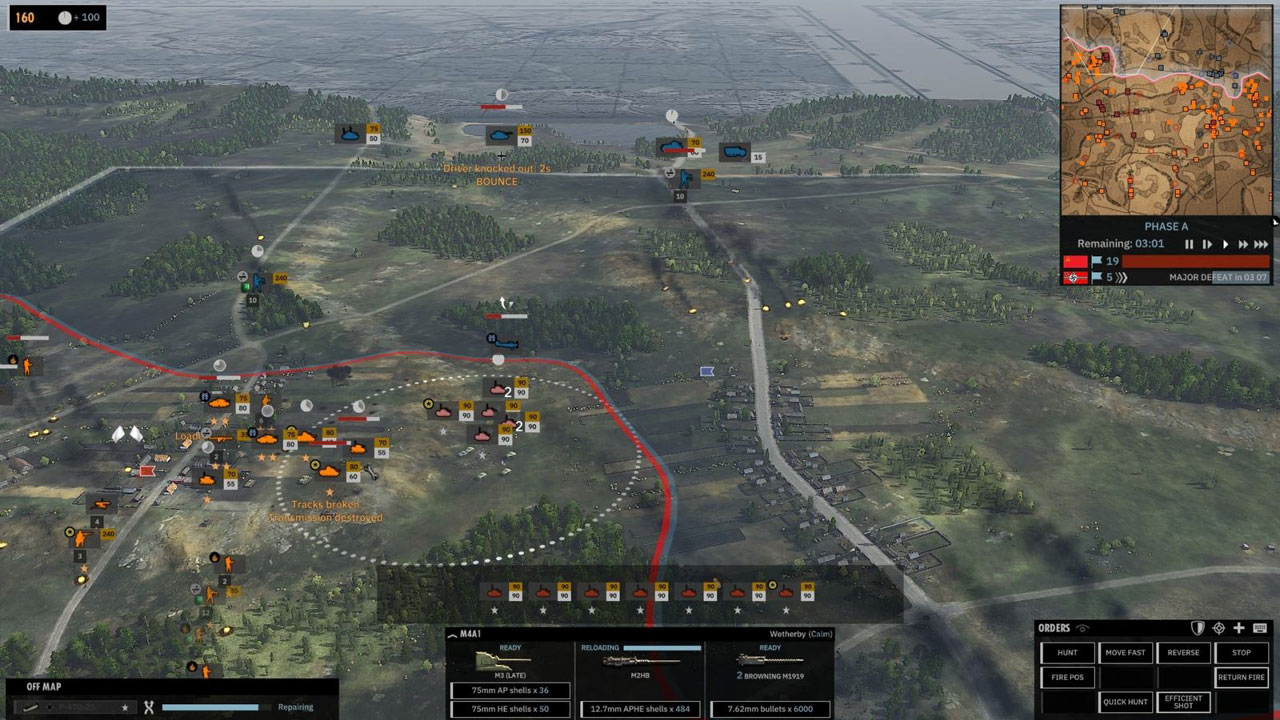
Task: Click the shield icon in the Orders panel
Action: (1196, 628)
